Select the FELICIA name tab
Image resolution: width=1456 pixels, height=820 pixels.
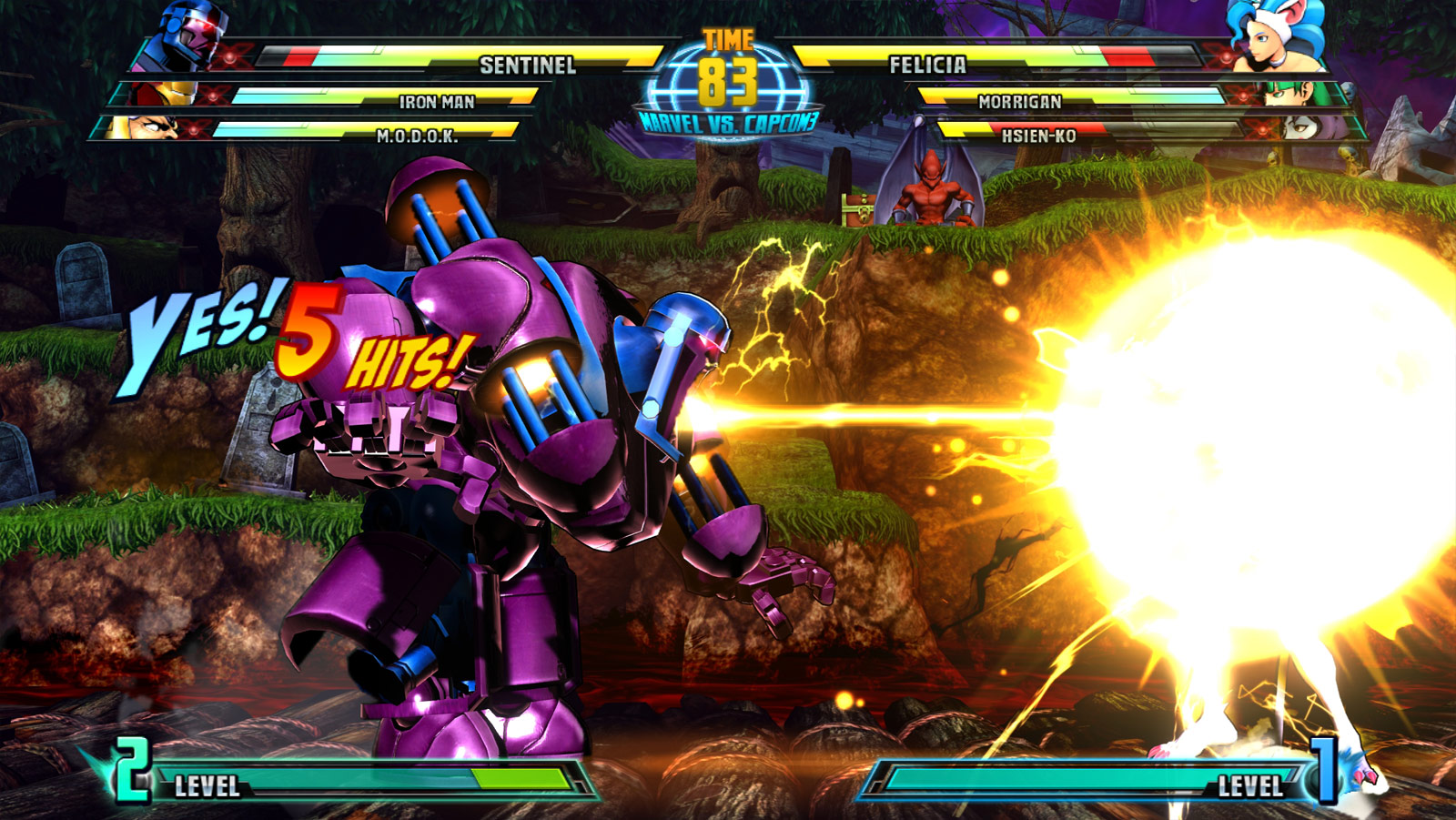click(x=926, y=63)
